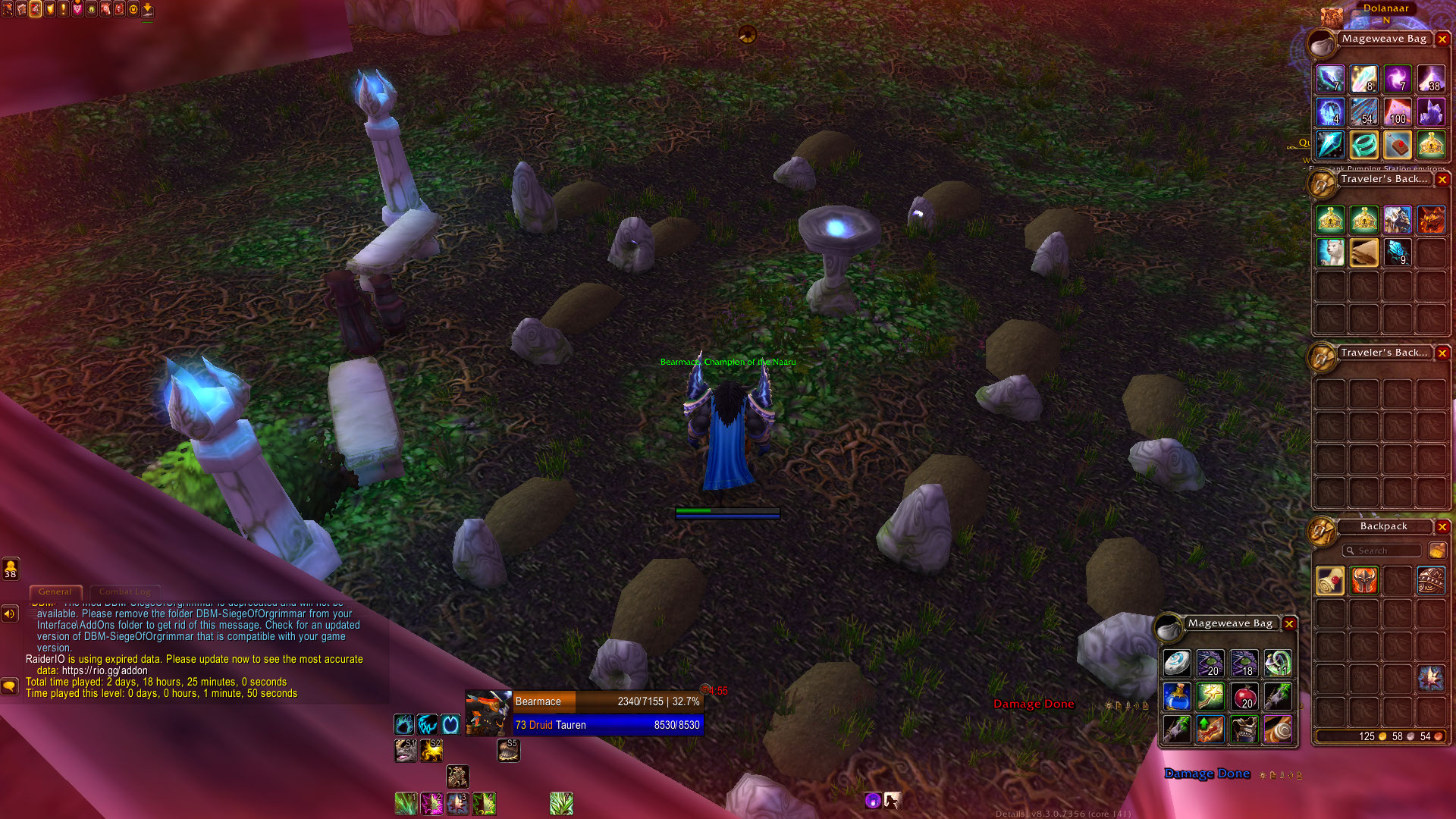
Task: Close the Backpack window
Action: coord(1442,527)
